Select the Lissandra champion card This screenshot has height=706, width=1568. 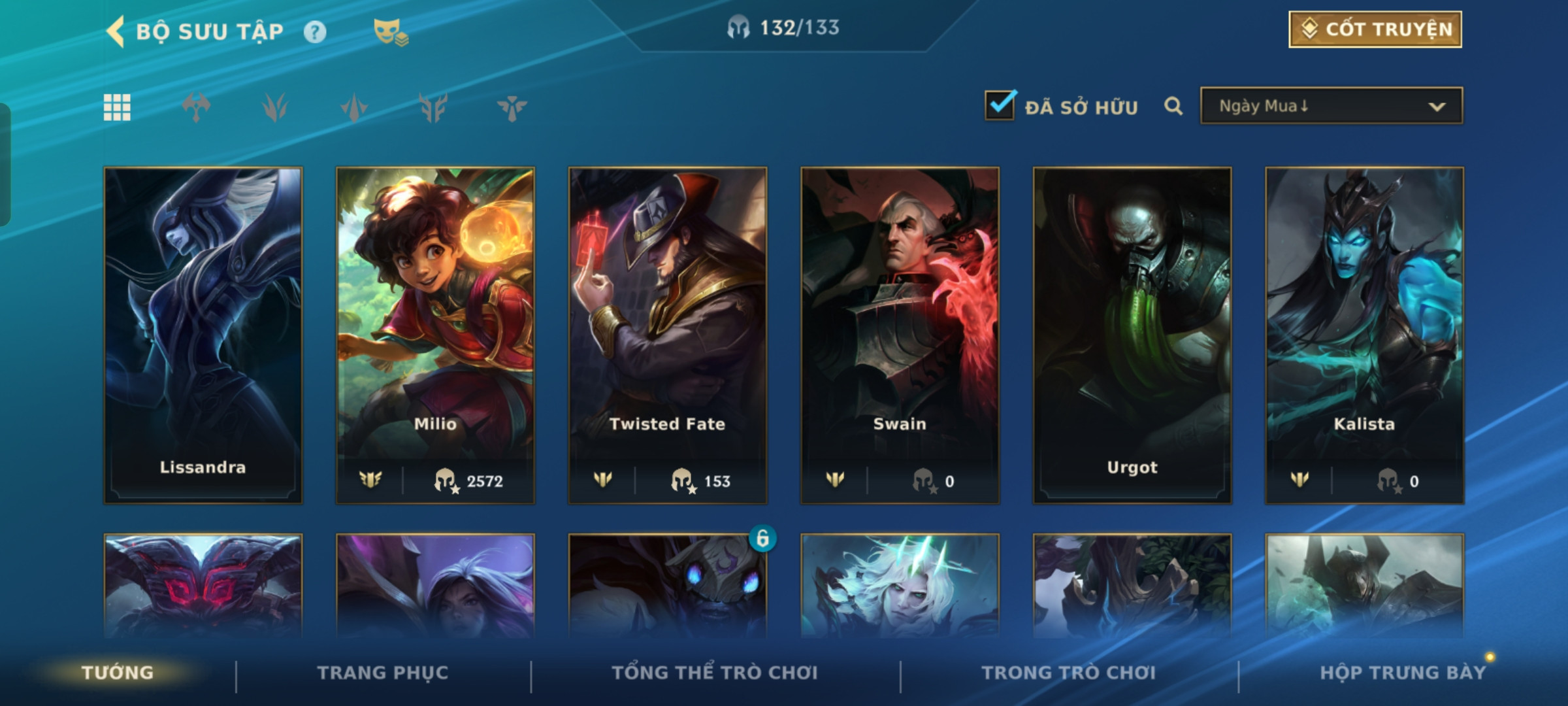[203, 335]
